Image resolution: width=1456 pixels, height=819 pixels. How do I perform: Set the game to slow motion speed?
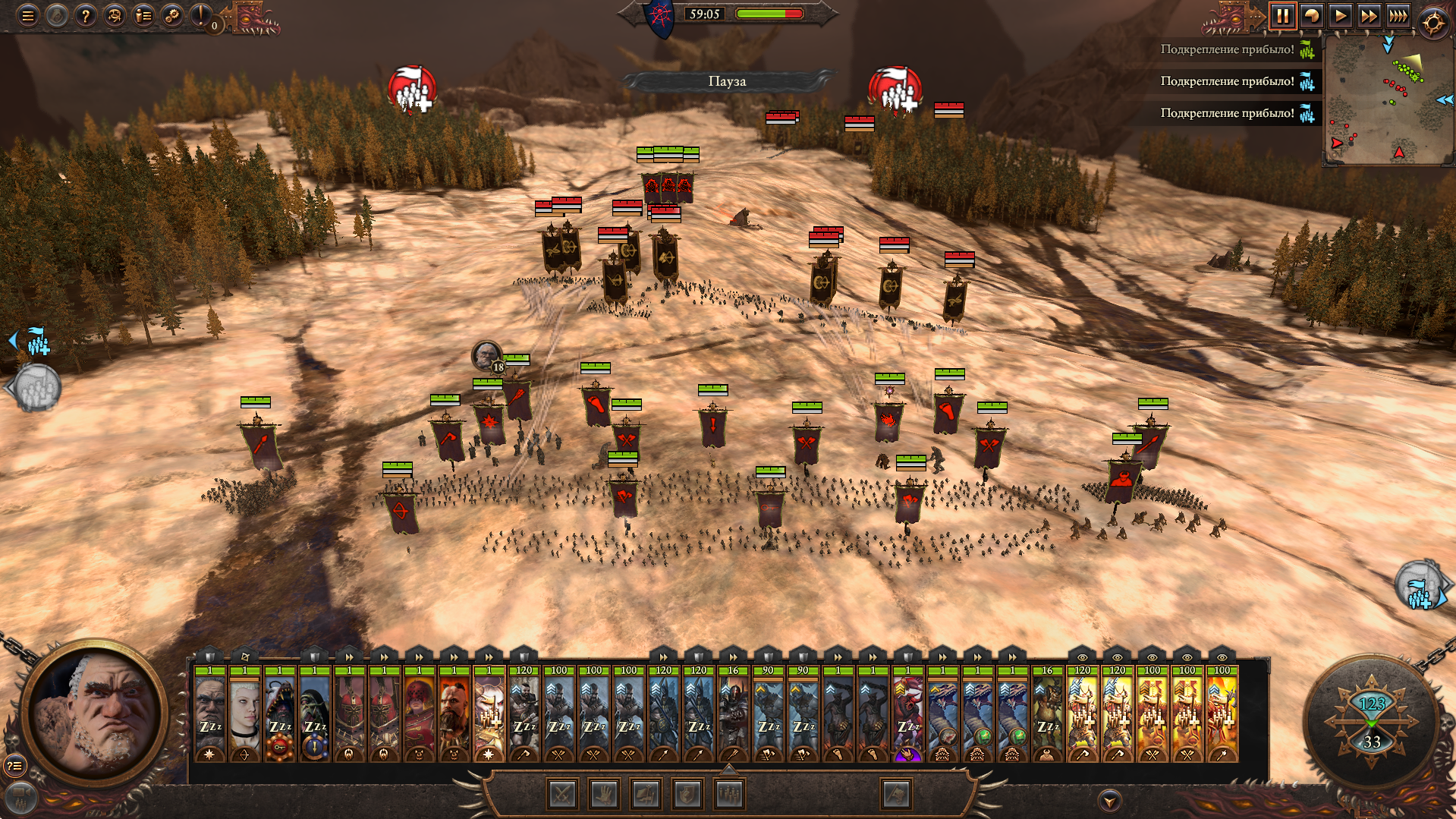[x=1311, y=16]
